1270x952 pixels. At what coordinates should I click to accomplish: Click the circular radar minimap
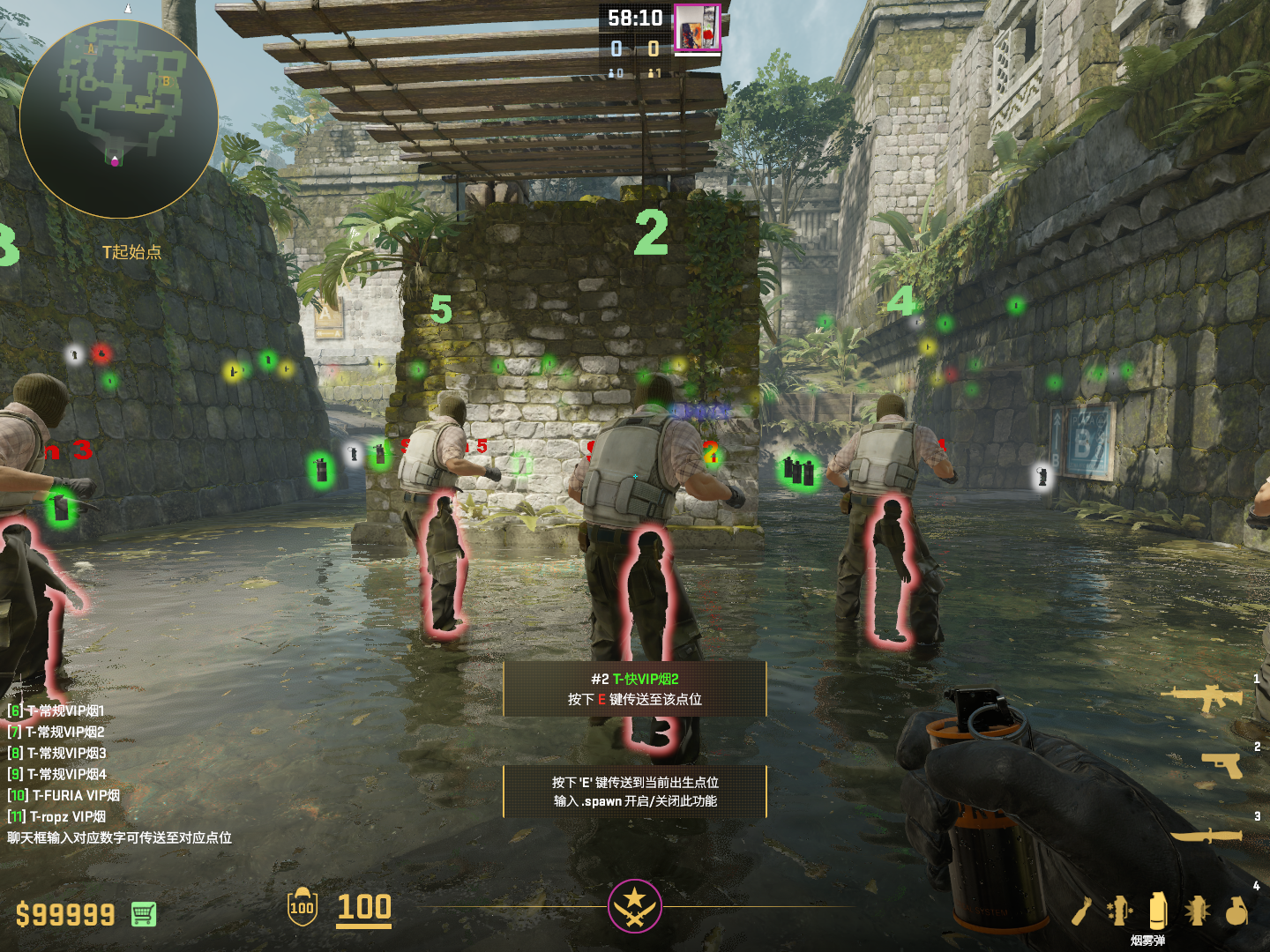[118, 119]
